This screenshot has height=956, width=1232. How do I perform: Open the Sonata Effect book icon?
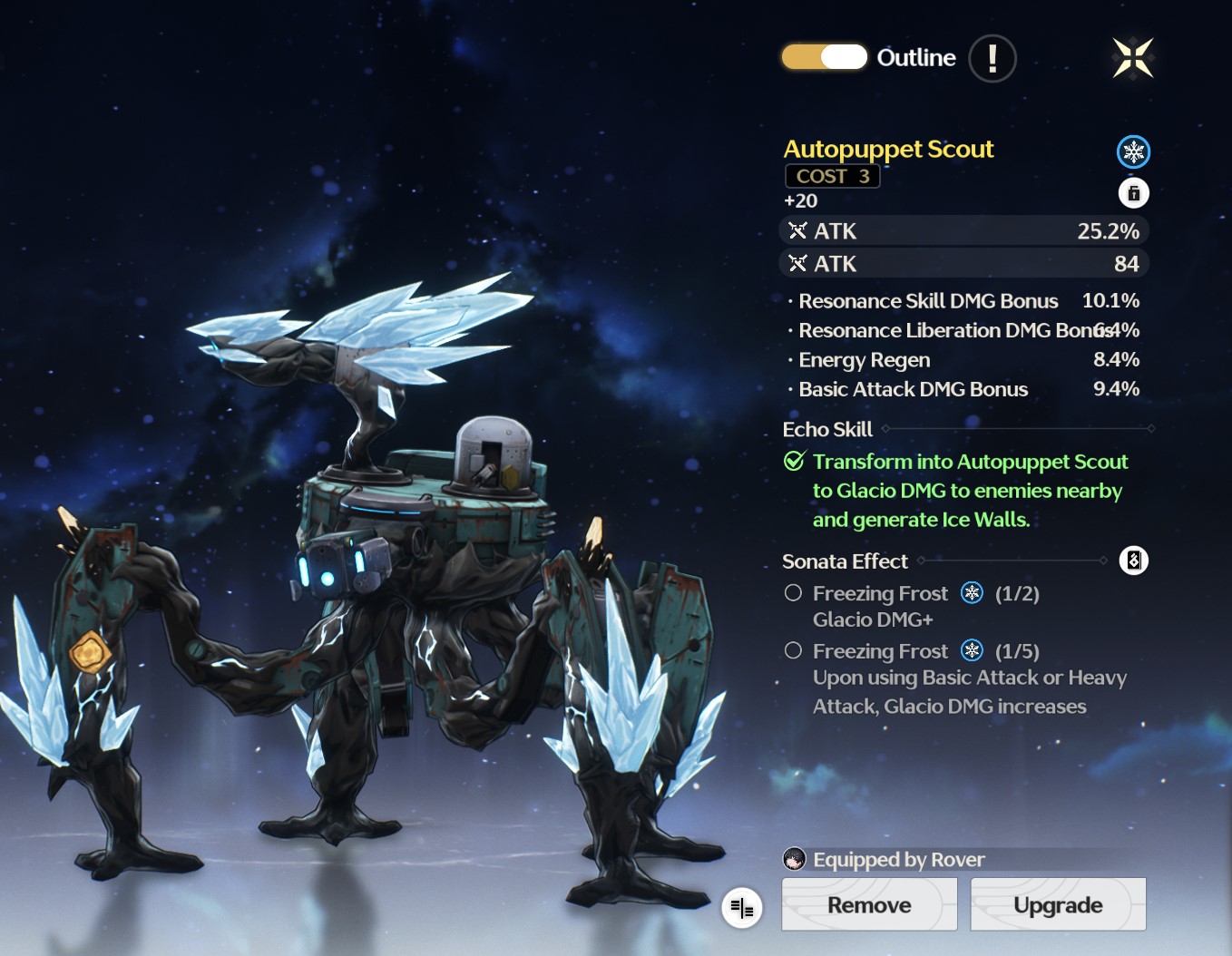[1133, 561]
